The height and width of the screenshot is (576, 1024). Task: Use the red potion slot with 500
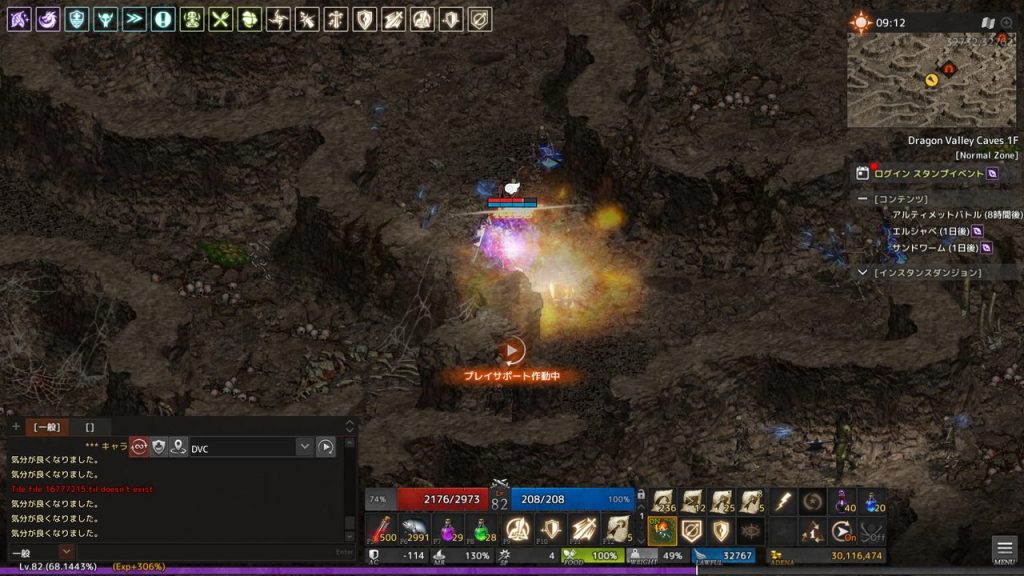pyautogui.click(x=381, y=530)
